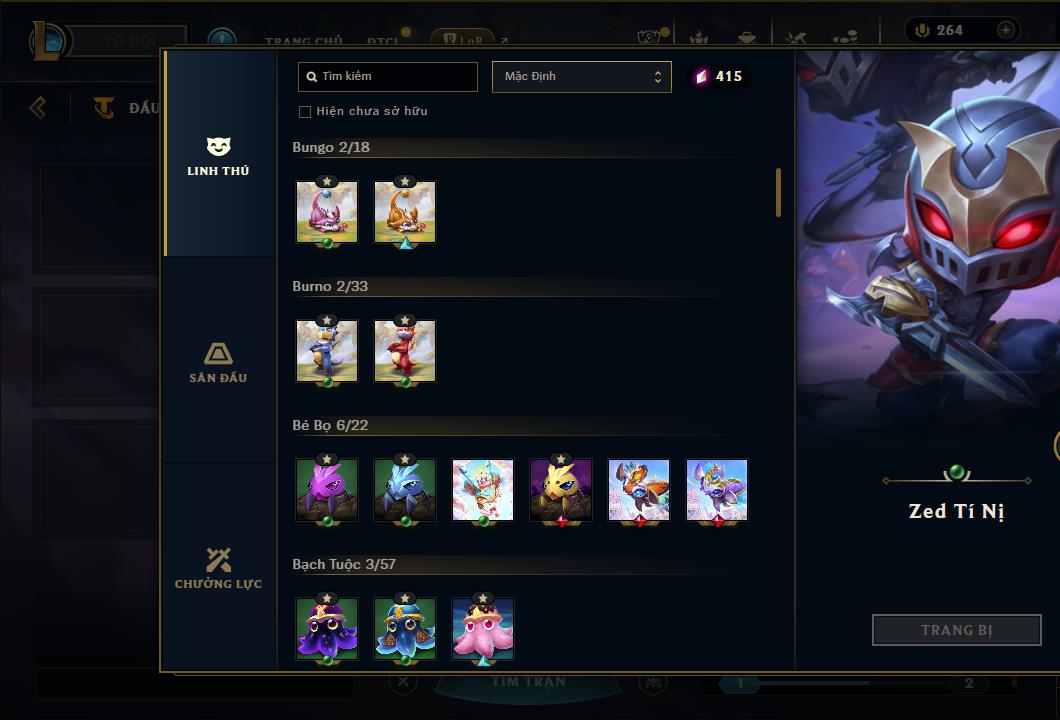This screenshot has width=1060, height=720.
Task: Choose the pink Bạch Tuộc little legend
Action: coord(483,629)
